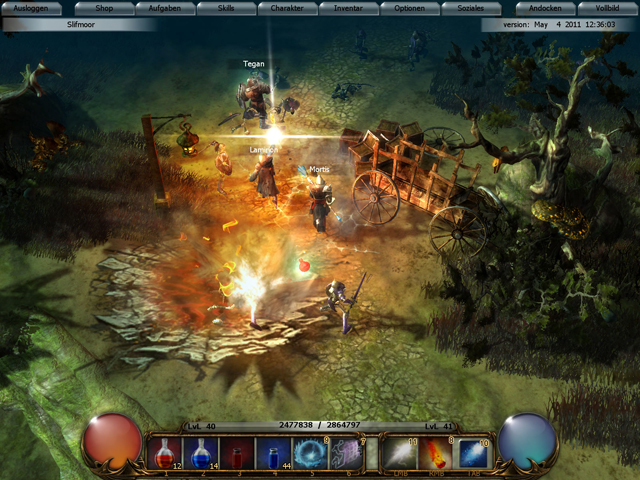The width and height of the screenshot is (640, 480).
Task: Switch to Vollbild fullscreen mode
Action: click(x=607, y=8)
